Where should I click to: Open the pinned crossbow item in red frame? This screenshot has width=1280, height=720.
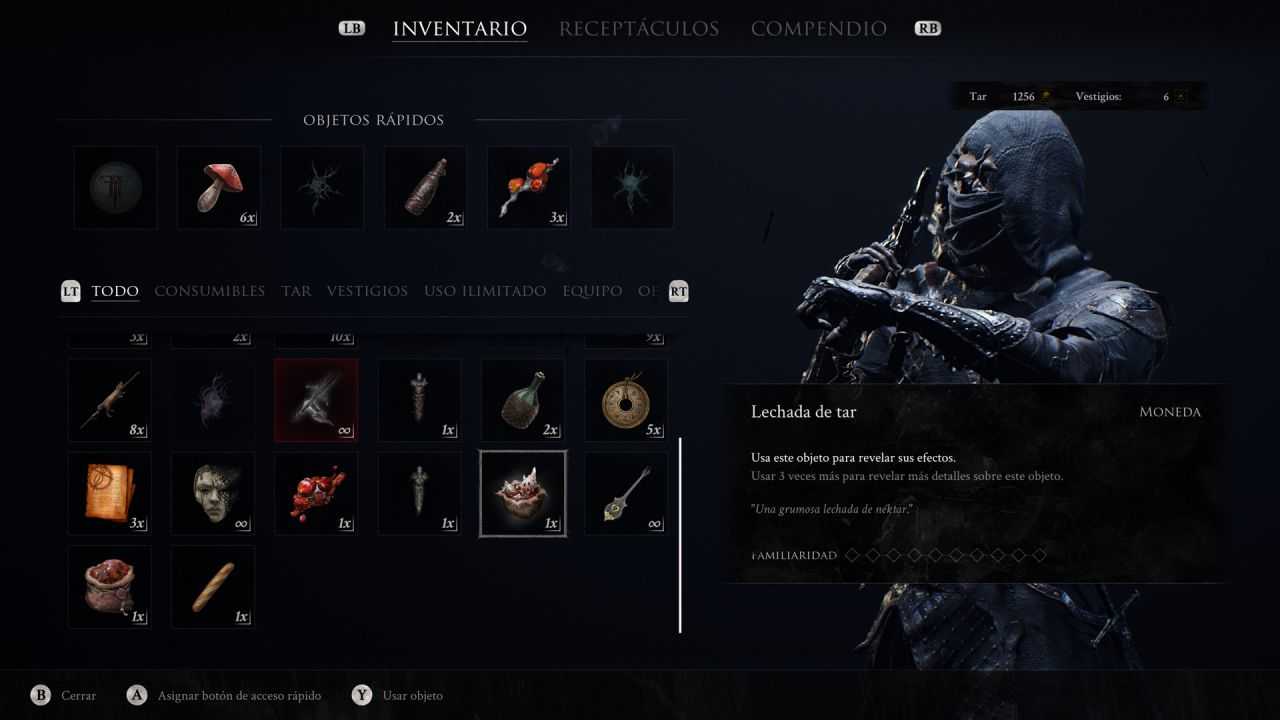click(315, 399)
